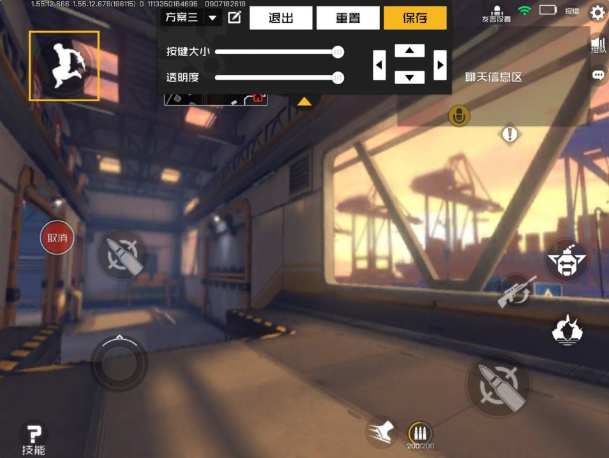Nudge position with the right arrow
This screenshot has width=609, height=458.
440,65
